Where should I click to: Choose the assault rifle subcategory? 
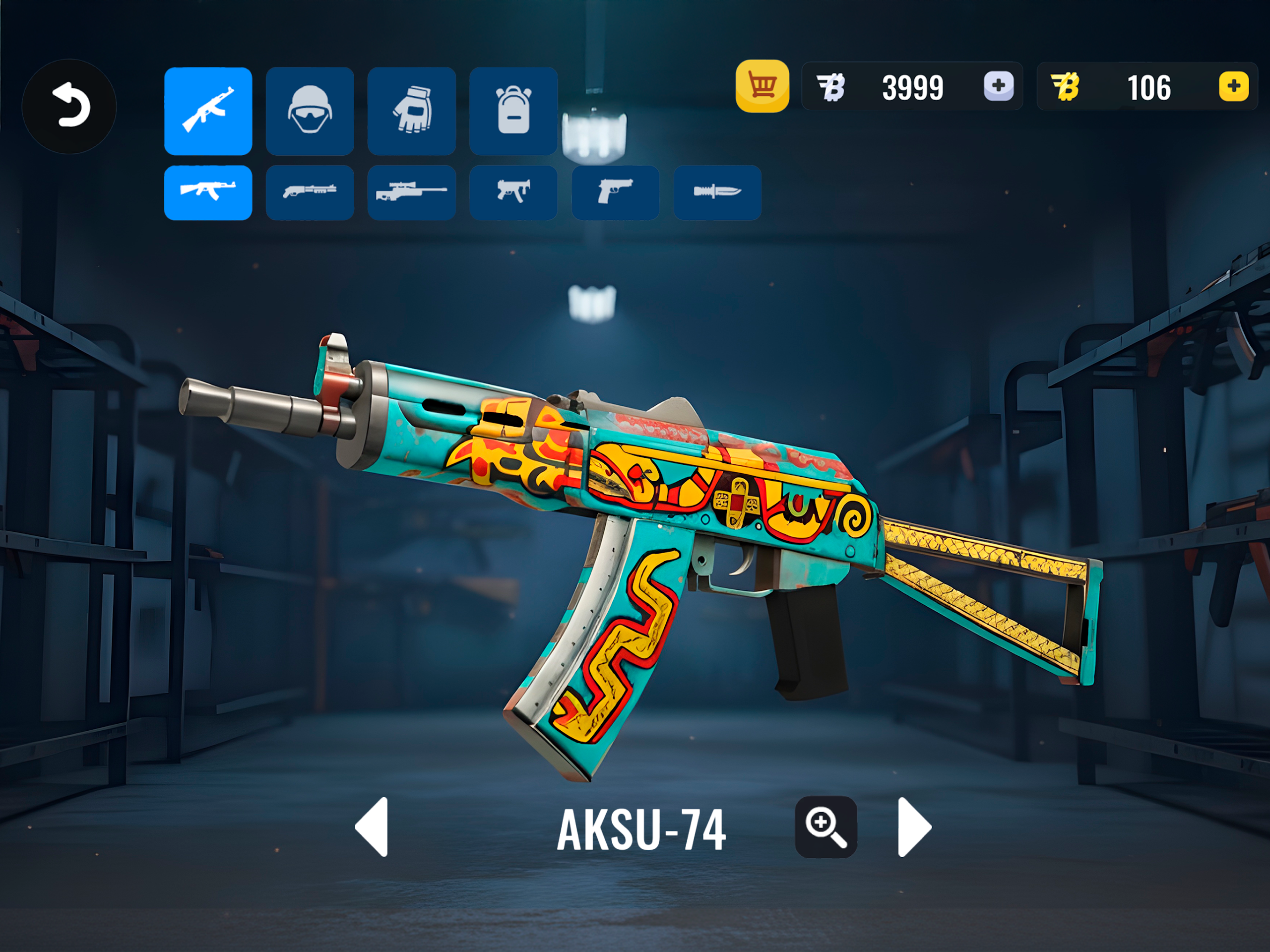point(208,192)
